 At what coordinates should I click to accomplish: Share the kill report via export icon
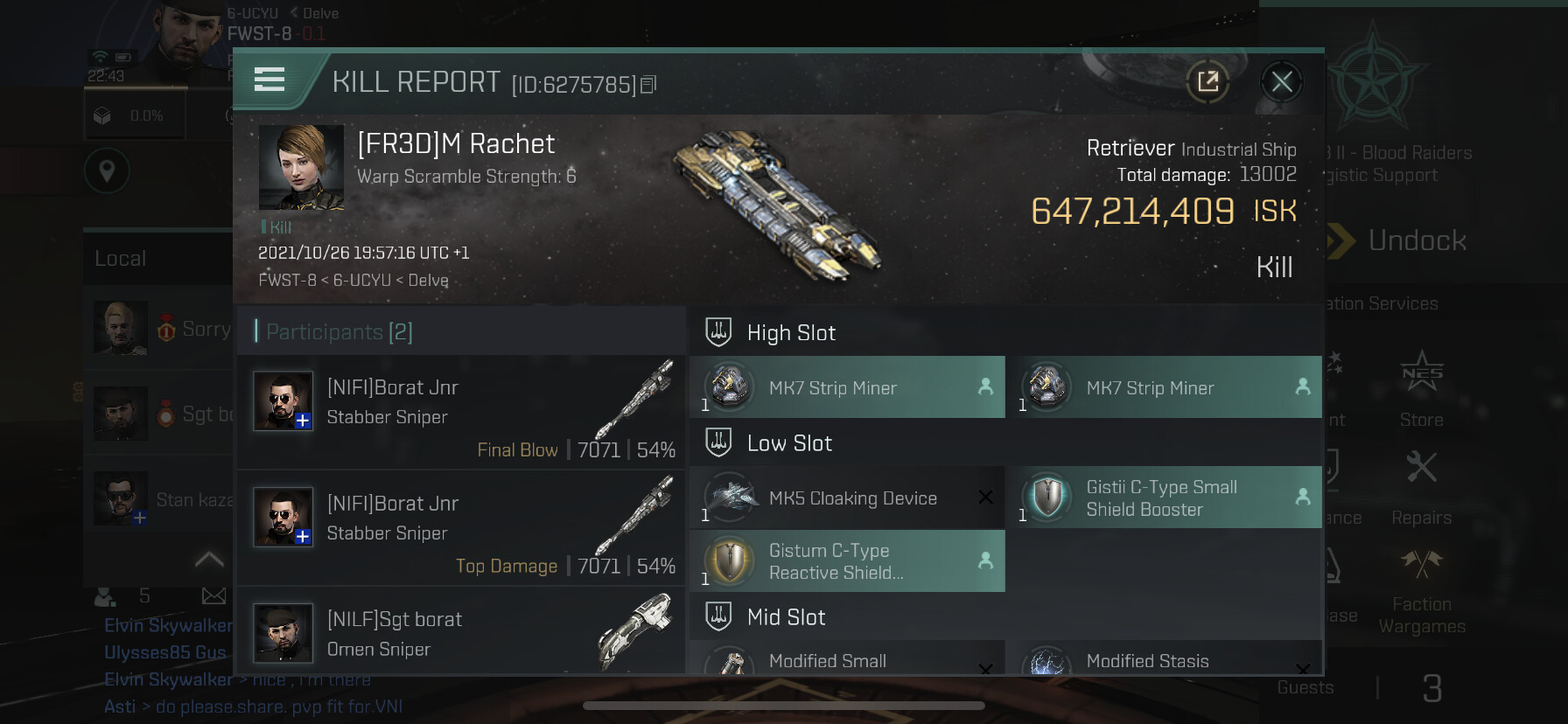[1207, 82]
